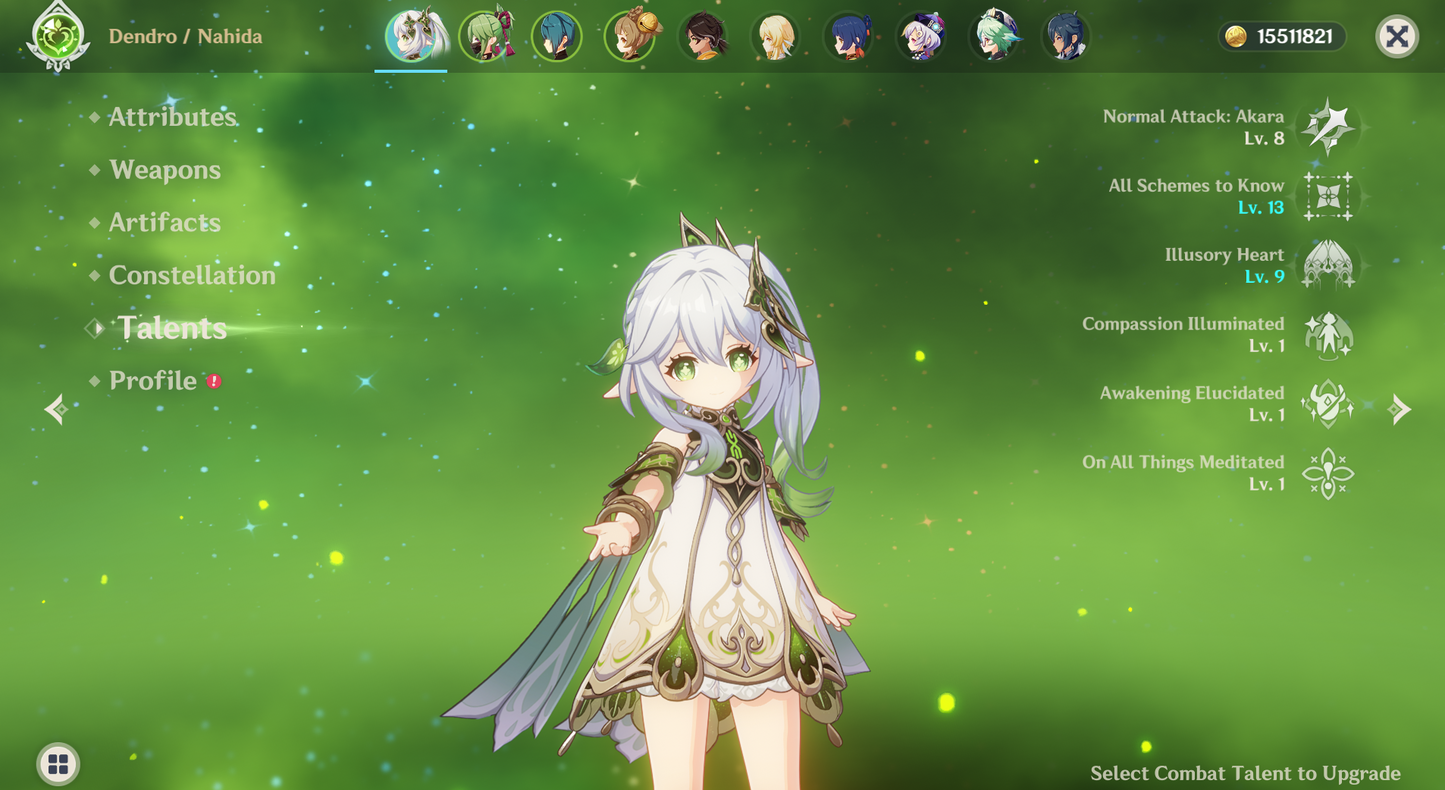Viewport: 1445px width, 790px height.
Task: Go to the previous character with left arrow
Action: (x=56, y=409)
